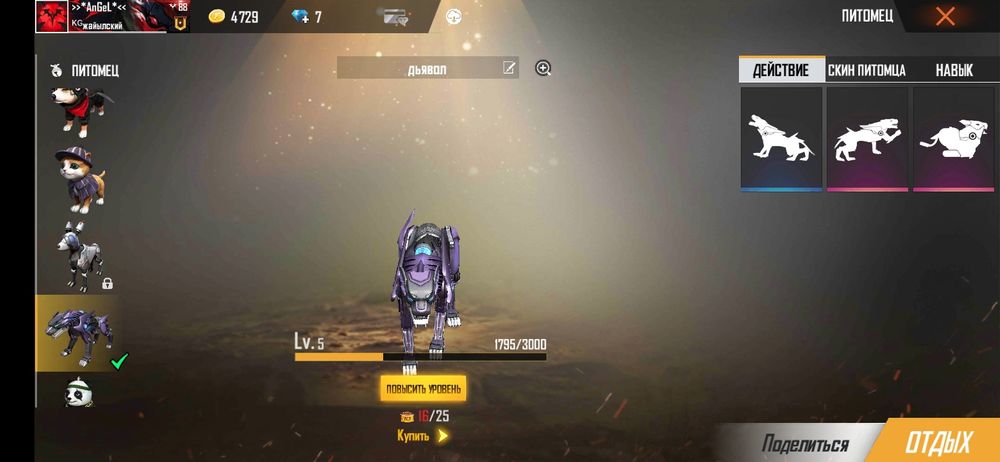Select the panda pet in the list
The width and height of the screenshot is (1000, 462).
click(76, 392)
